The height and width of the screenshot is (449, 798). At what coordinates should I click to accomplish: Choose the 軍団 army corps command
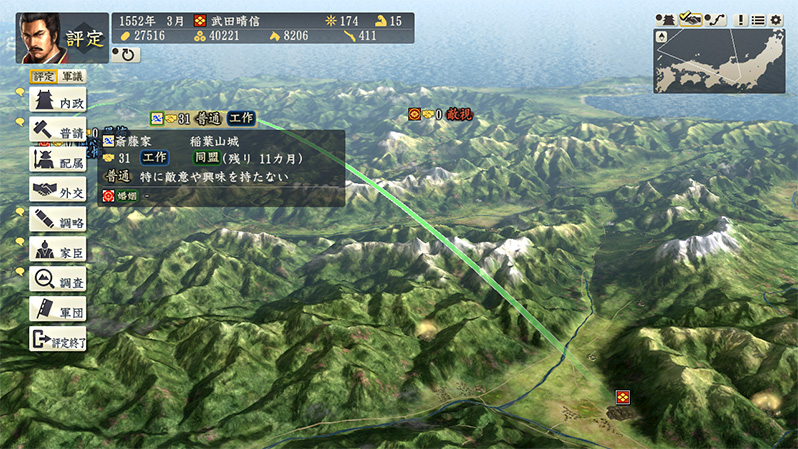58,309
